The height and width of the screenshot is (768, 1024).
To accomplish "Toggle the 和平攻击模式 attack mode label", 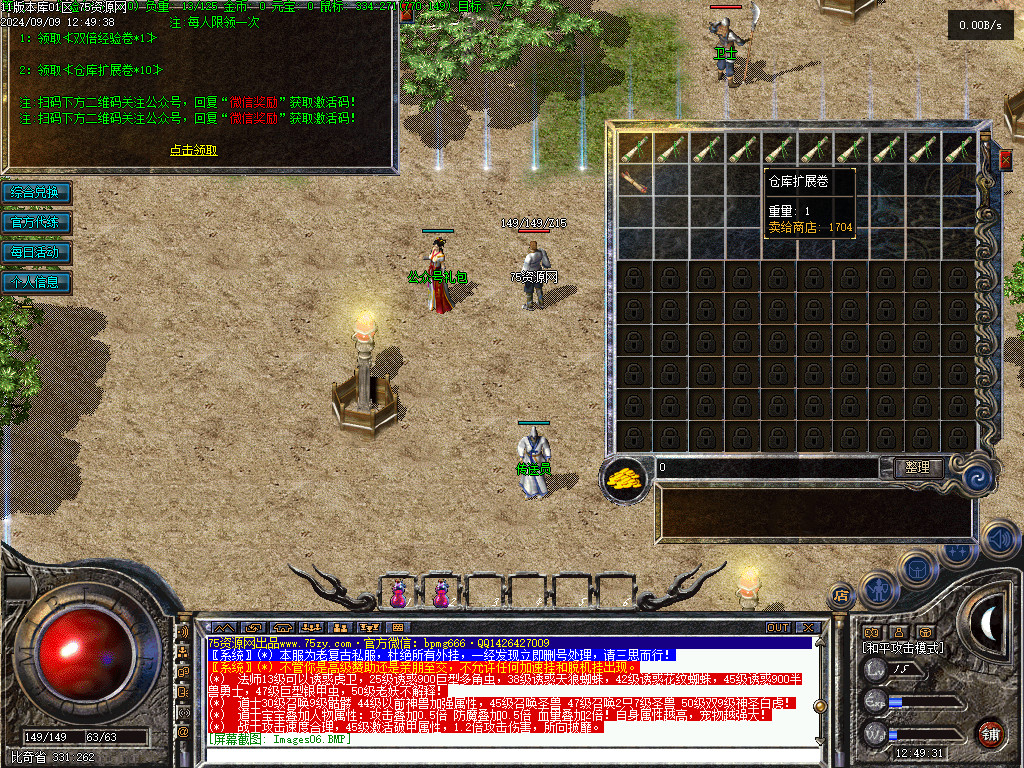I will coord(903,648).
